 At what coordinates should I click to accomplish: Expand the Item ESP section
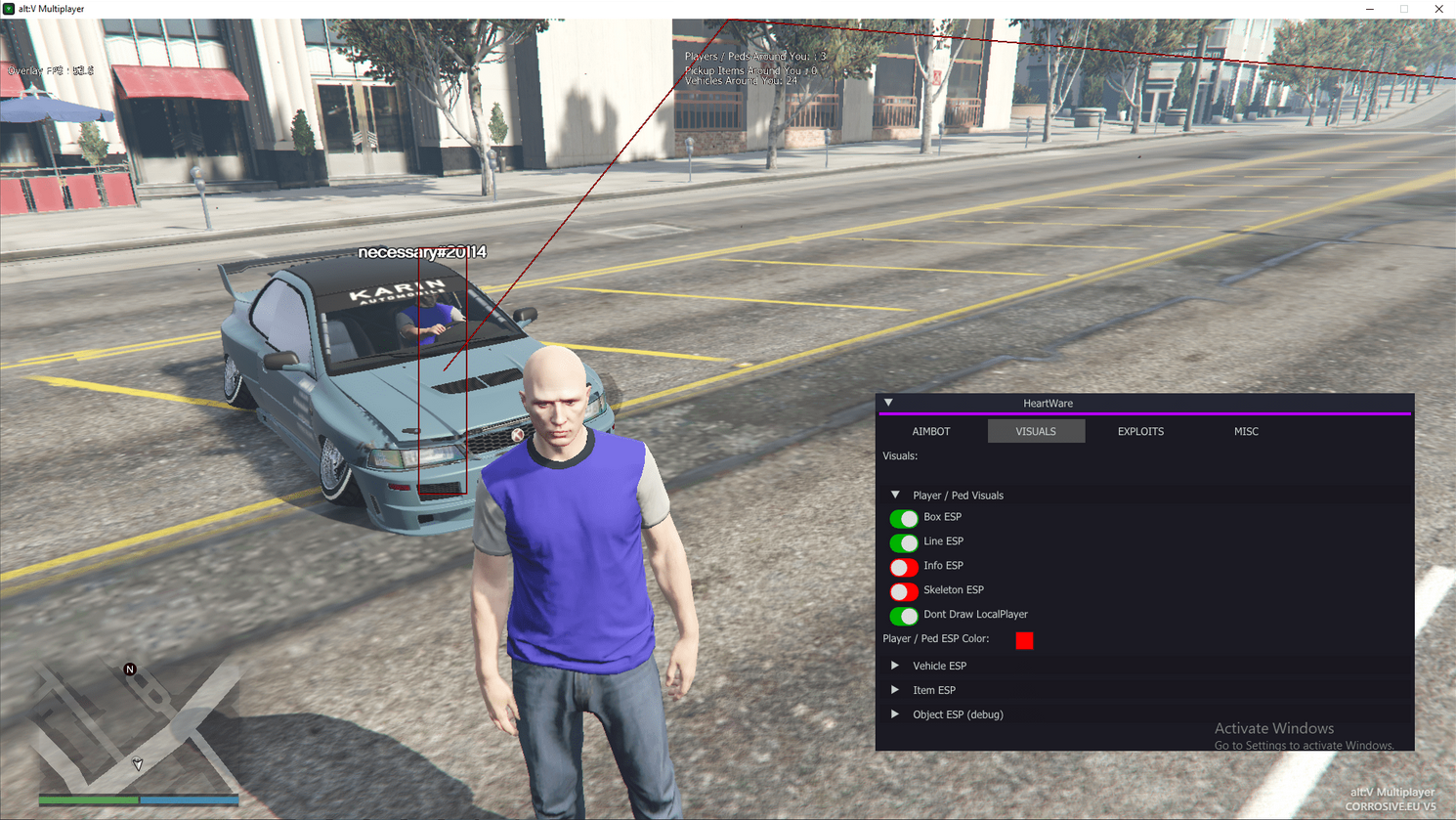pyautogui.click(x=895, y=690)
